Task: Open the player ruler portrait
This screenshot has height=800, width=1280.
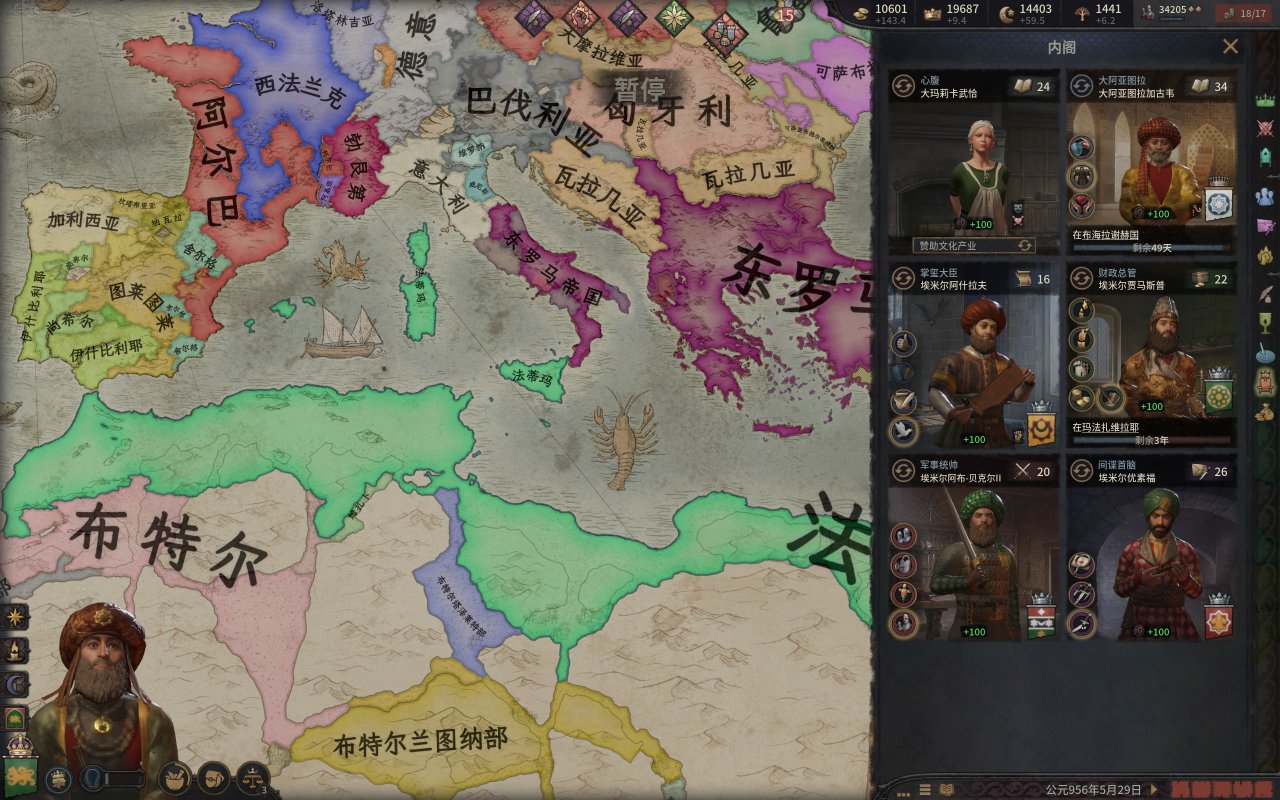Action: point(100,690)
